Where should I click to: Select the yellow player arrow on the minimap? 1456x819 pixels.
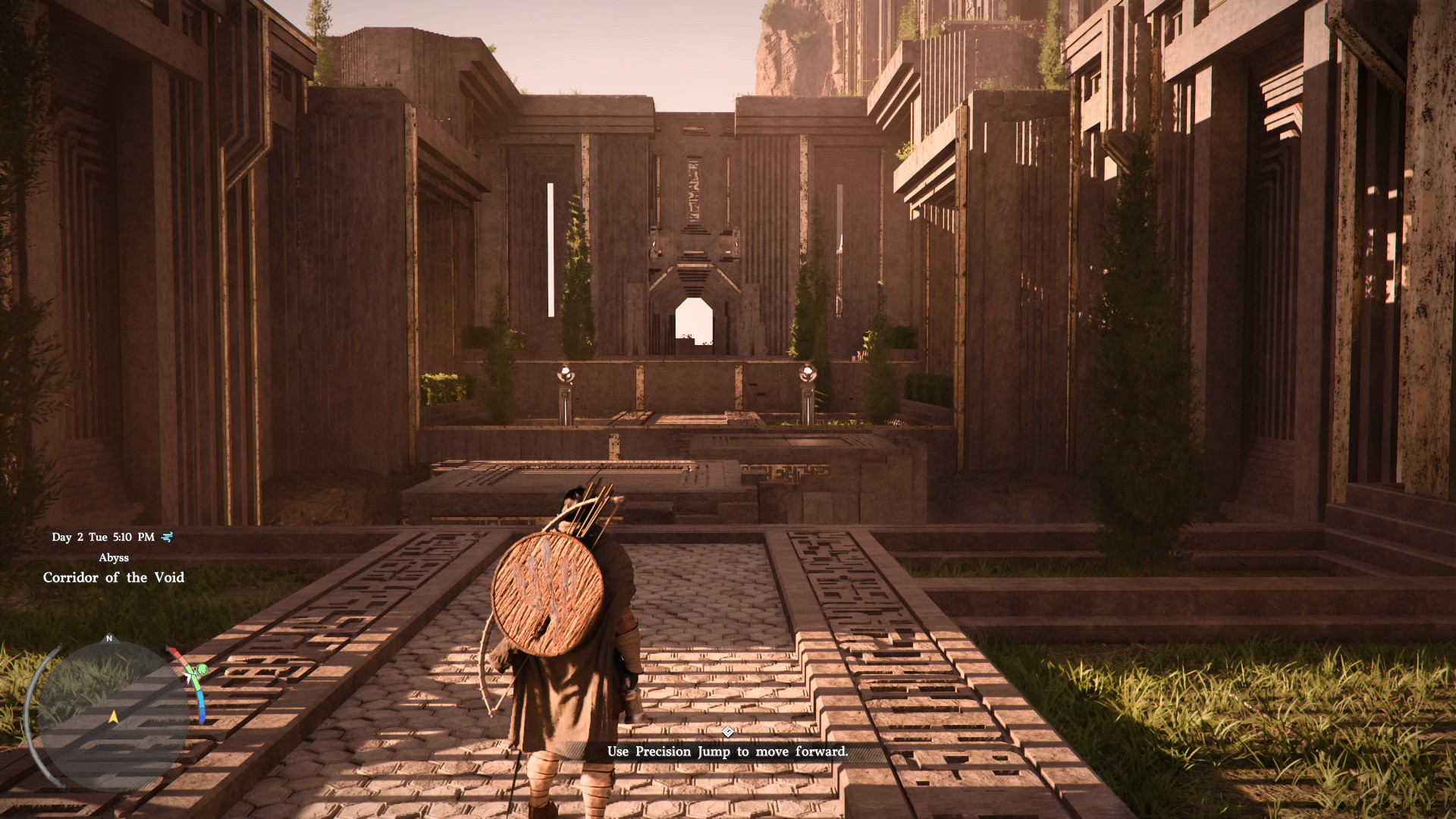tap(113, 717)
